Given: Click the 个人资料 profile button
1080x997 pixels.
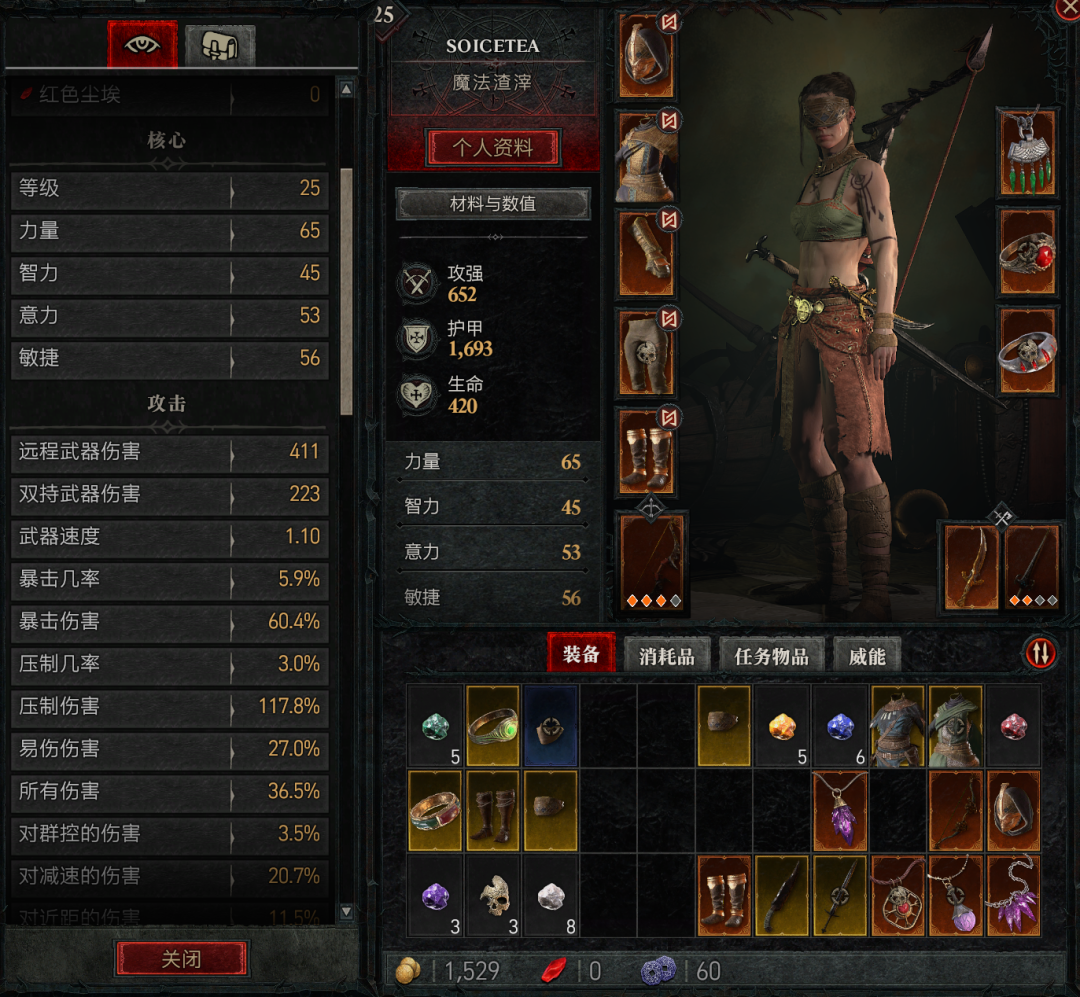Looking at the screenshot, I should tap(493, 148).
